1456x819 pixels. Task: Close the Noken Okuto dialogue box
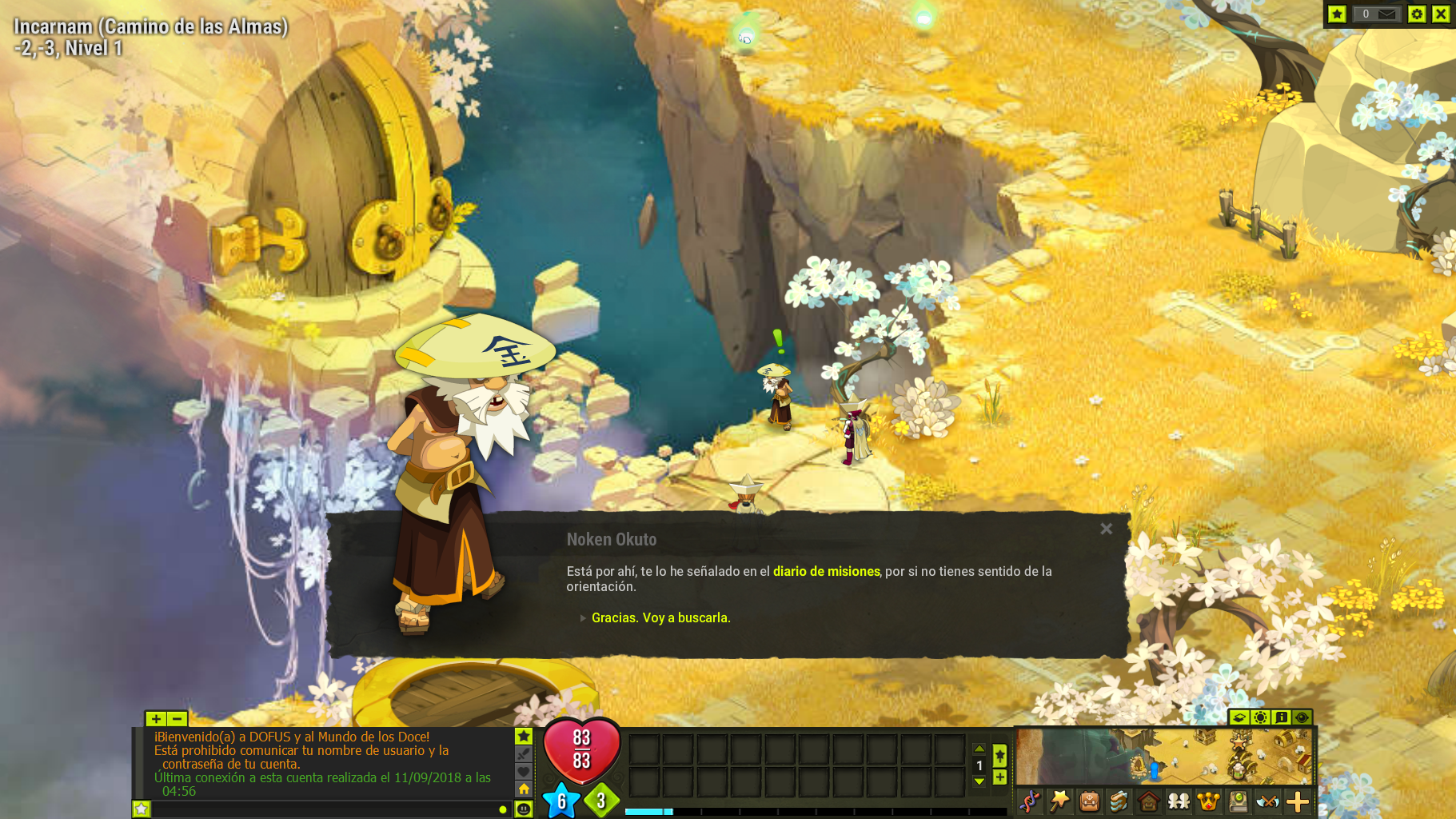point(1106,529)
